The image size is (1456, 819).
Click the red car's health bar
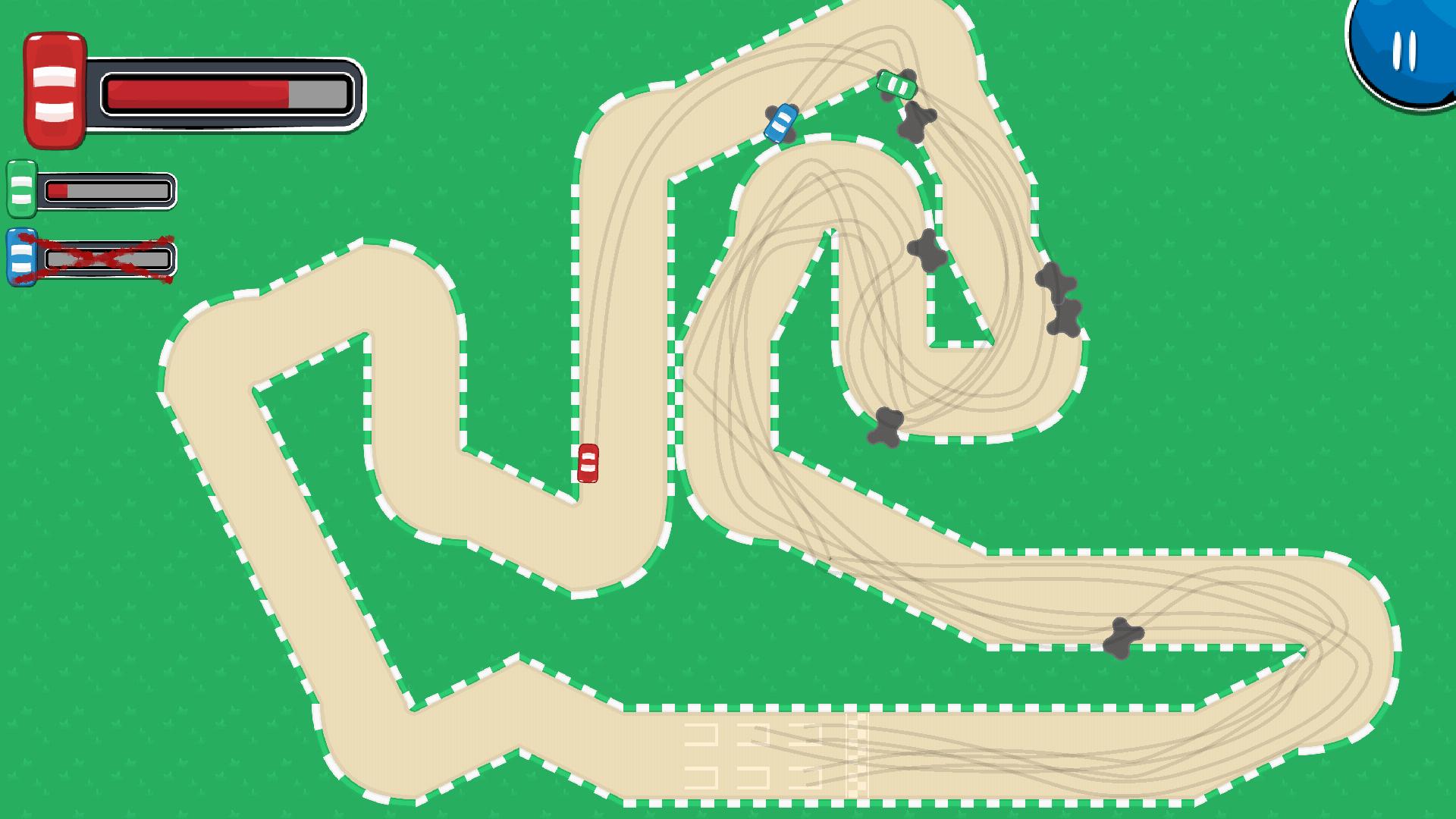[x=227, y=91]
